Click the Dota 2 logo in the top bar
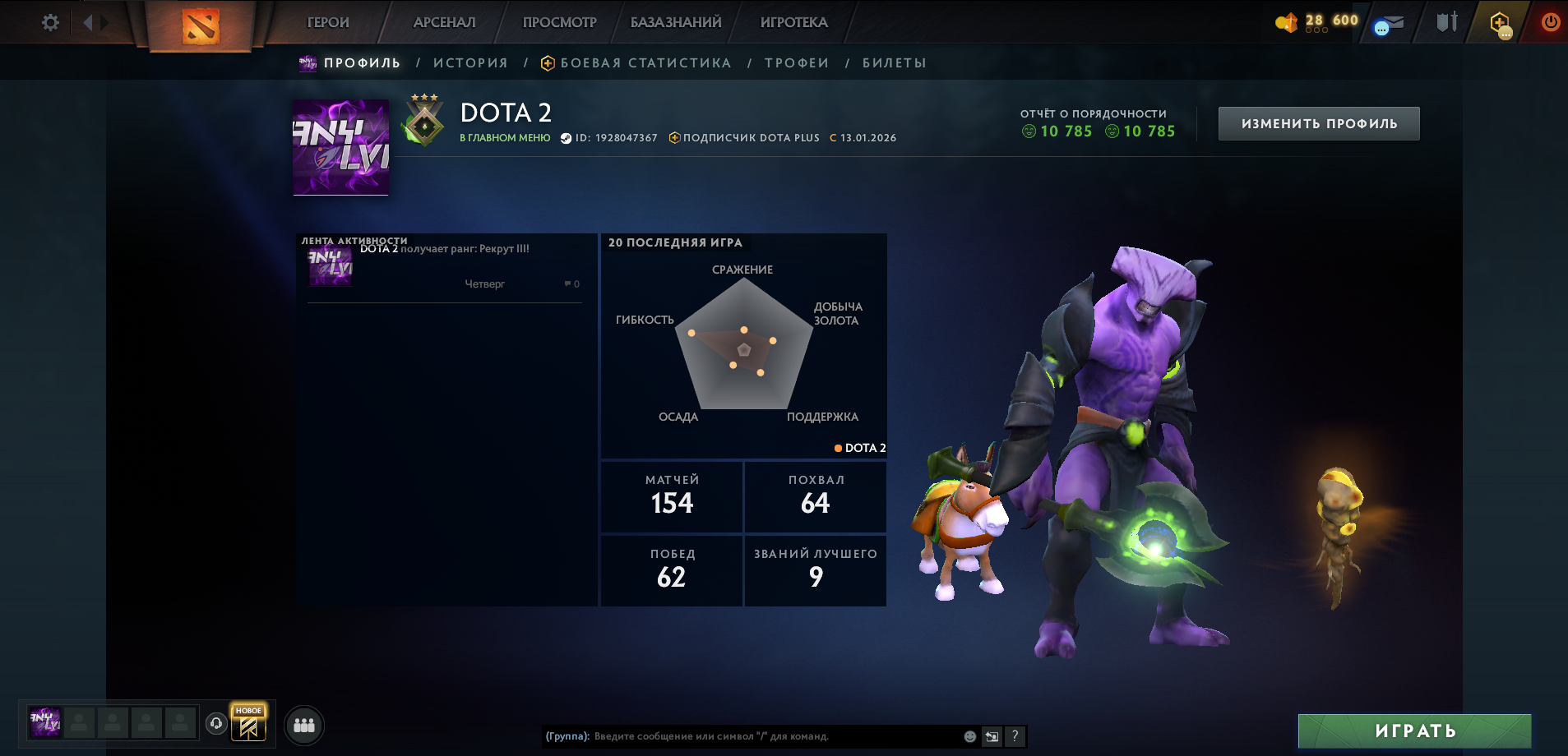 pos(201,25)
